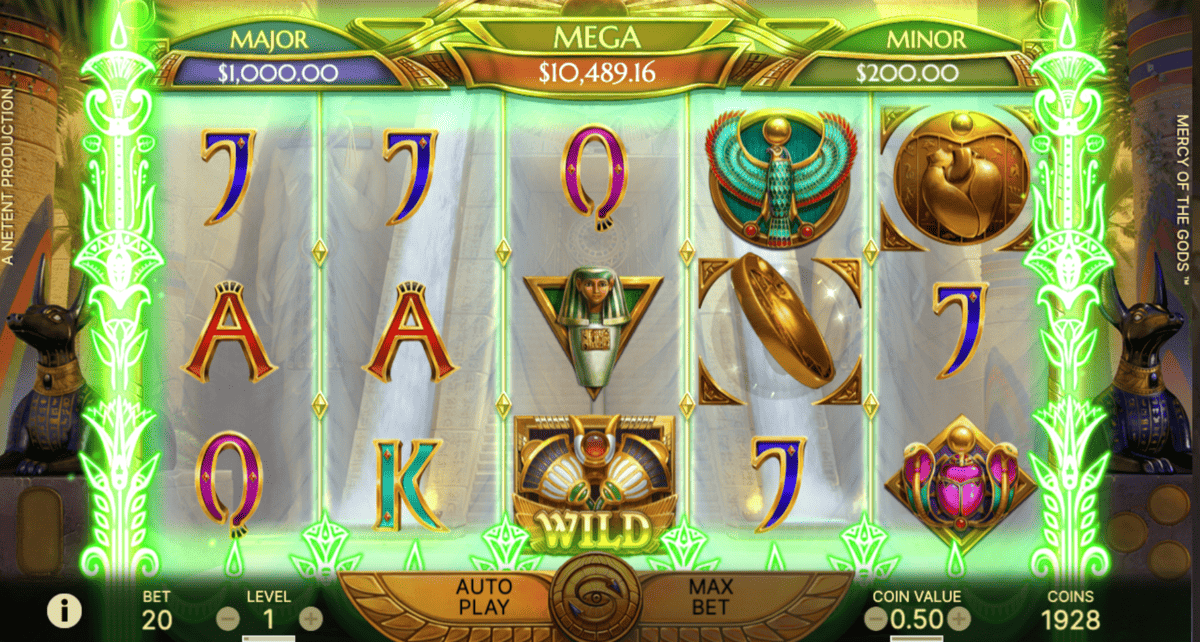Spin the reels with the eye button

[x=597, y=598]
